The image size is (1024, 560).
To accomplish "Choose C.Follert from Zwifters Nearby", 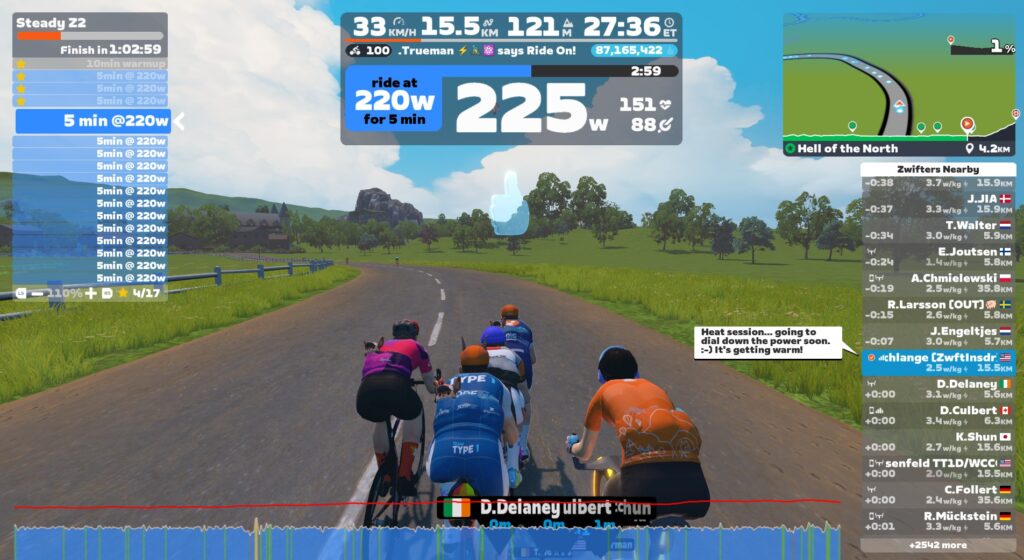I will 938,494.
